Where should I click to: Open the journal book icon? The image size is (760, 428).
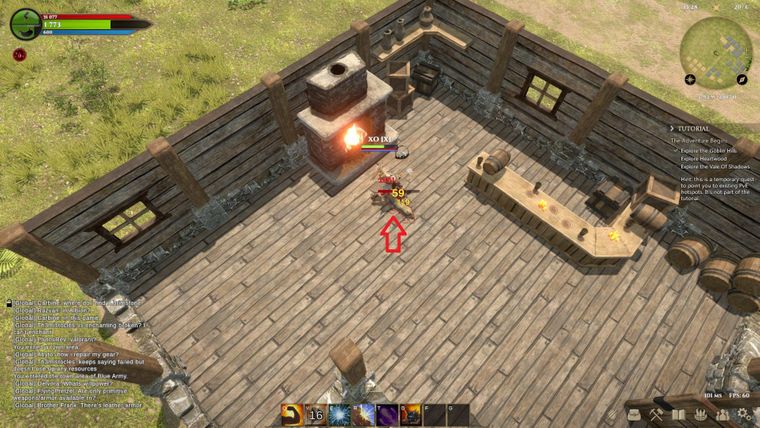pyautogui.click(x=680, y=414)
